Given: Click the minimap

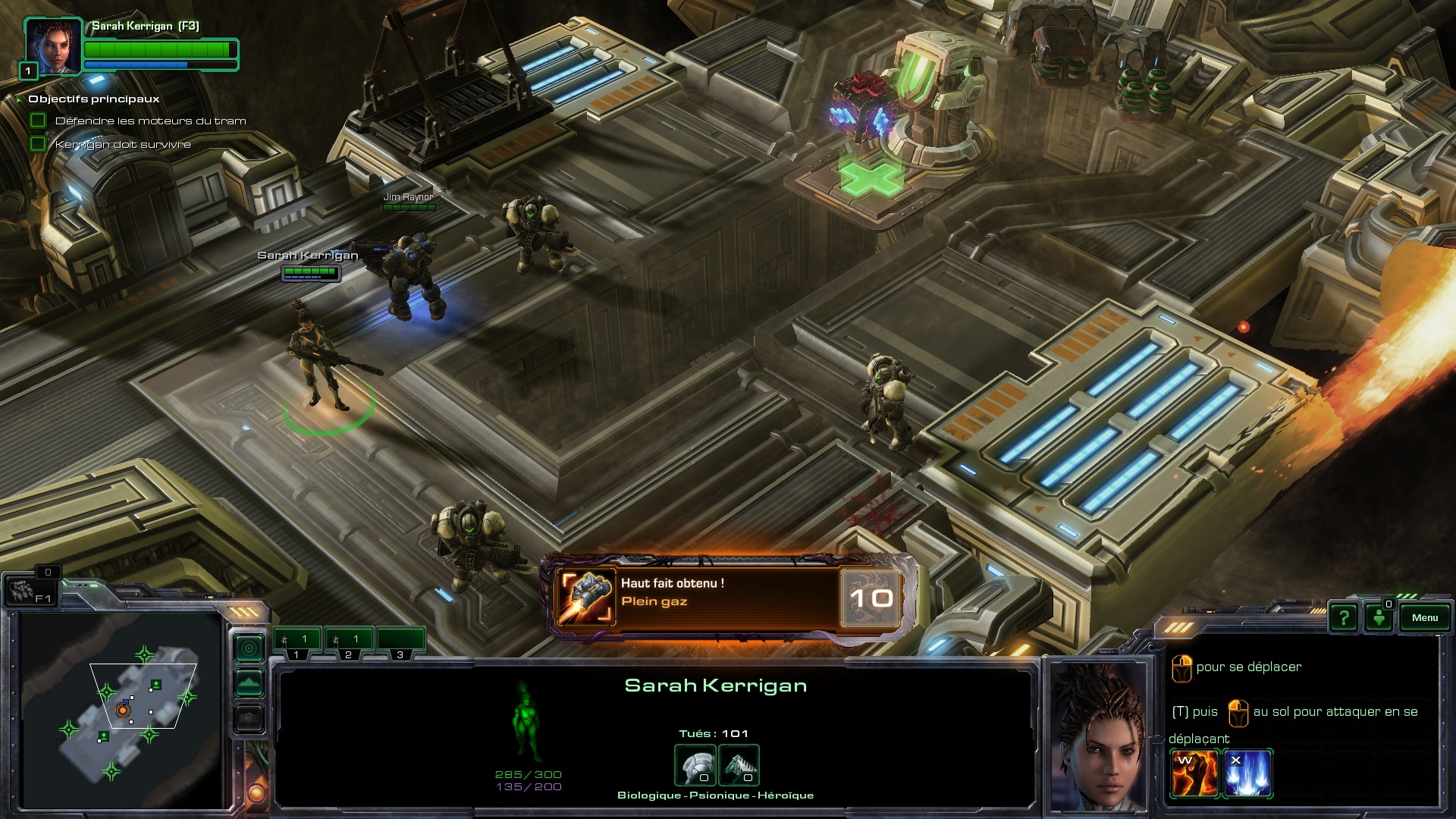Looking at the screenshot, I should pos(121,709).
